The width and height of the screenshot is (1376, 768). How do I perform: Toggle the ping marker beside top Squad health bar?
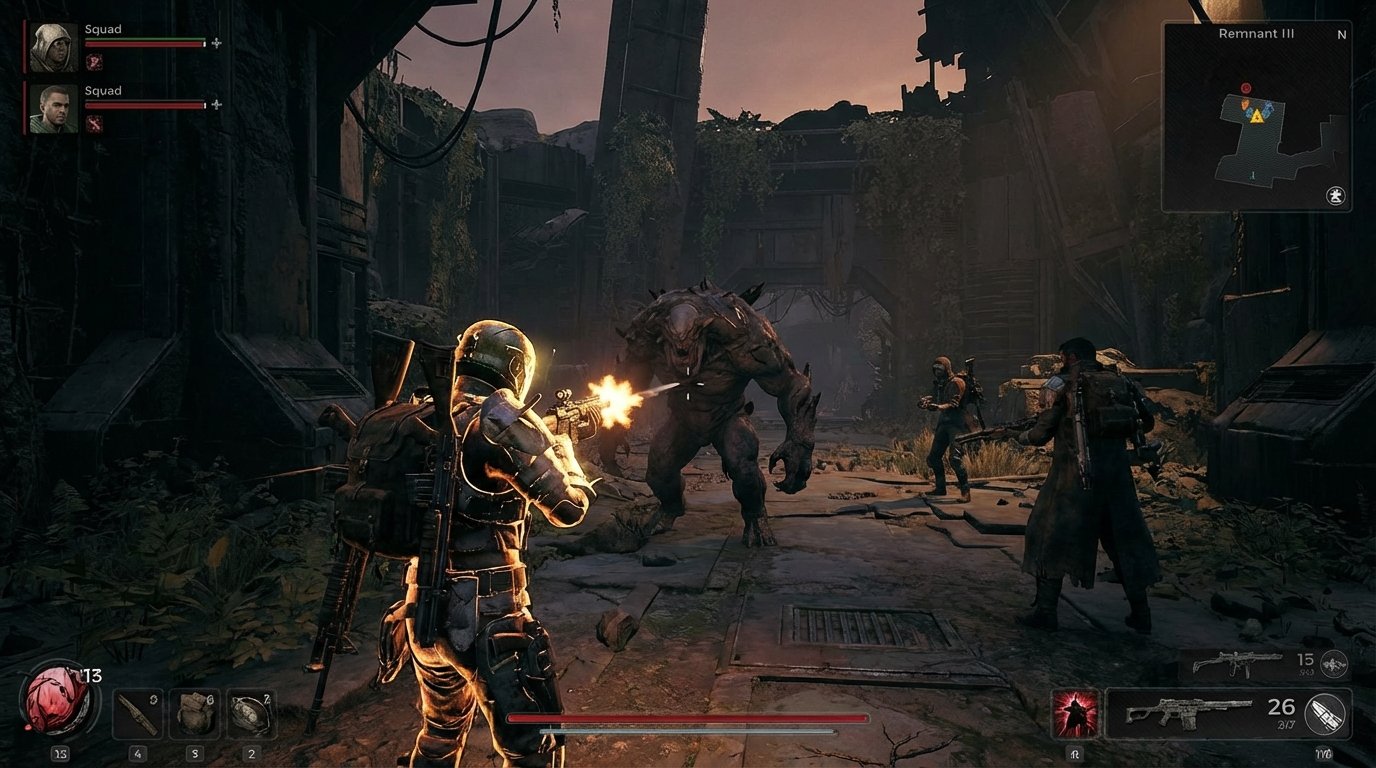(216, 43)
